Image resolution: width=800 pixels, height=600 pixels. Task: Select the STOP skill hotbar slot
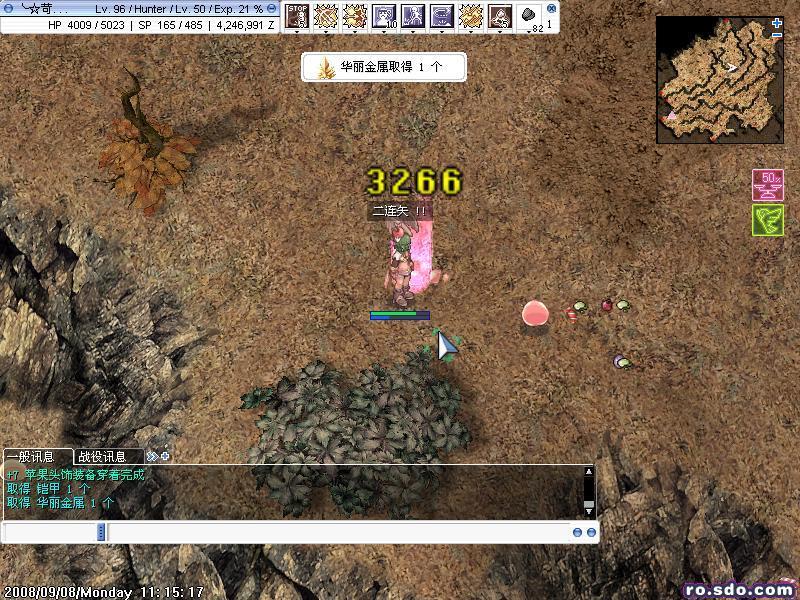pos(297,15)
